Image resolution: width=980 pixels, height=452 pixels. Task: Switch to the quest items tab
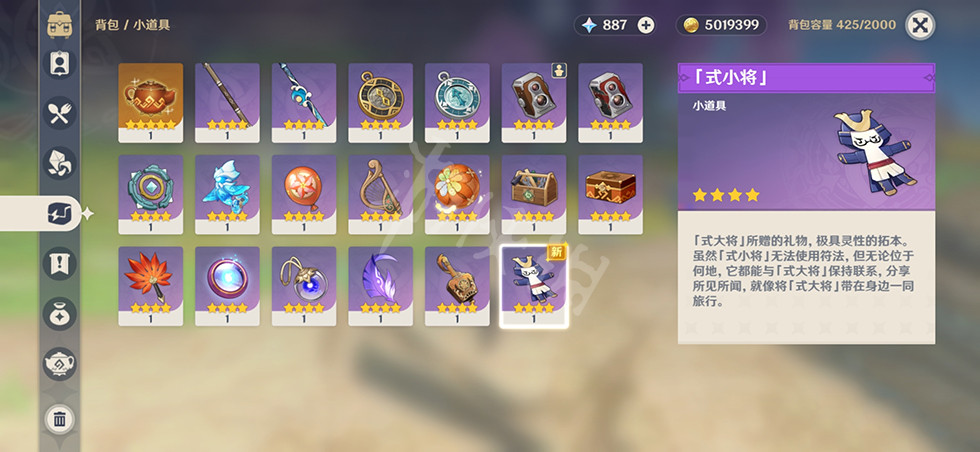pyautogui.click(x=60, y=264)
